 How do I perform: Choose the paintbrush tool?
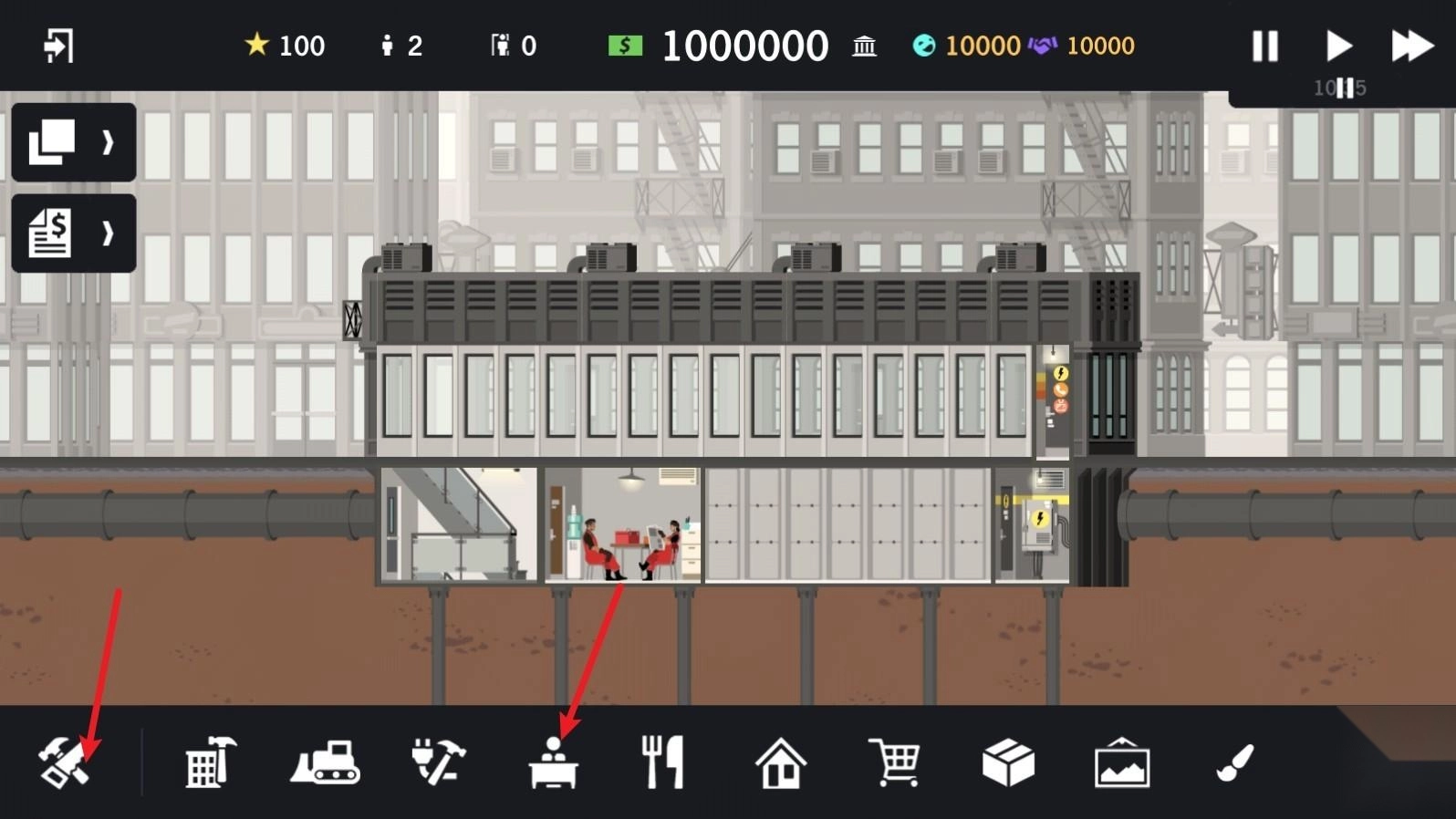point(1235,762)
